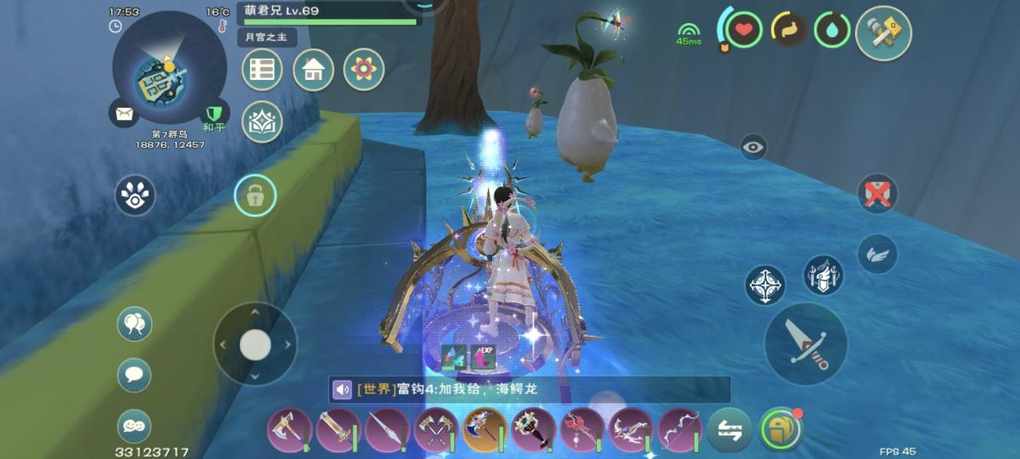Screen dimensions: 1020x459
Task: Switch hotbar with the swap arrows button
Action: [729, 430]
